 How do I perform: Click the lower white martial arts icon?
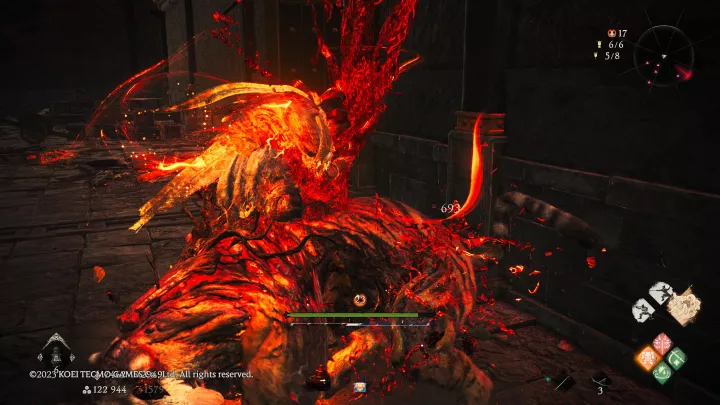643,310
